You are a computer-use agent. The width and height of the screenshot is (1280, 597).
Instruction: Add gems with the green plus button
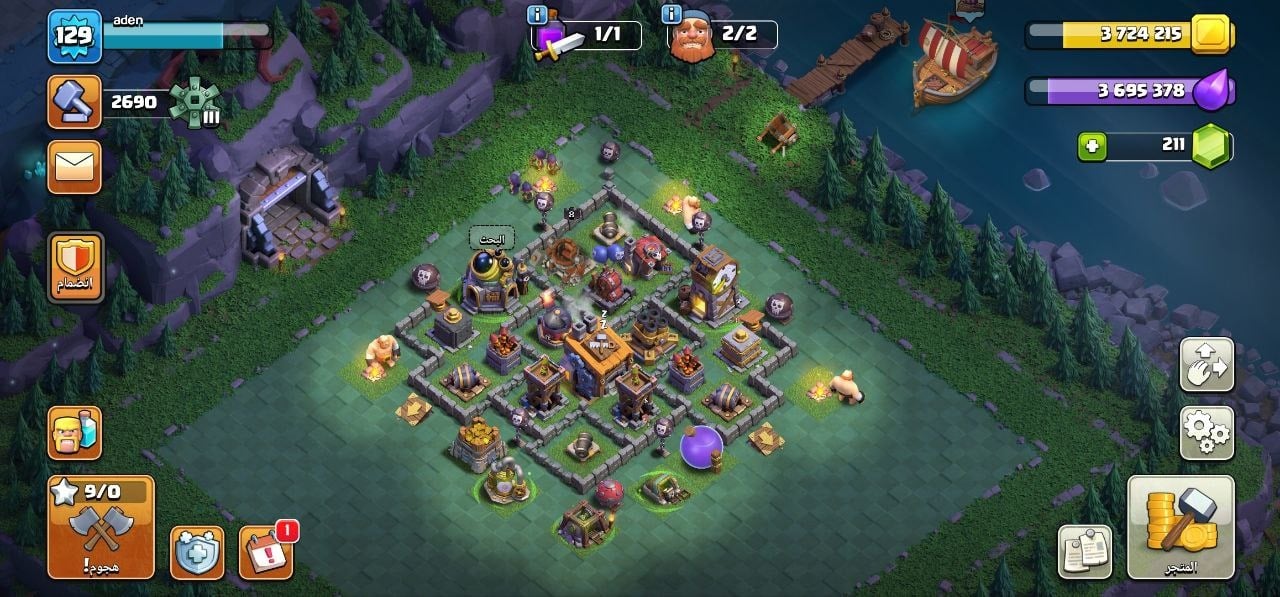pyautogui.click(x=1093, y=147)
